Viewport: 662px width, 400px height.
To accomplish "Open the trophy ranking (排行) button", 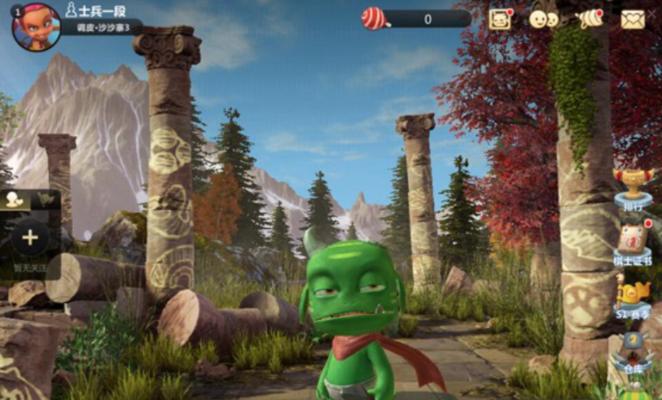I will point(633,187).
